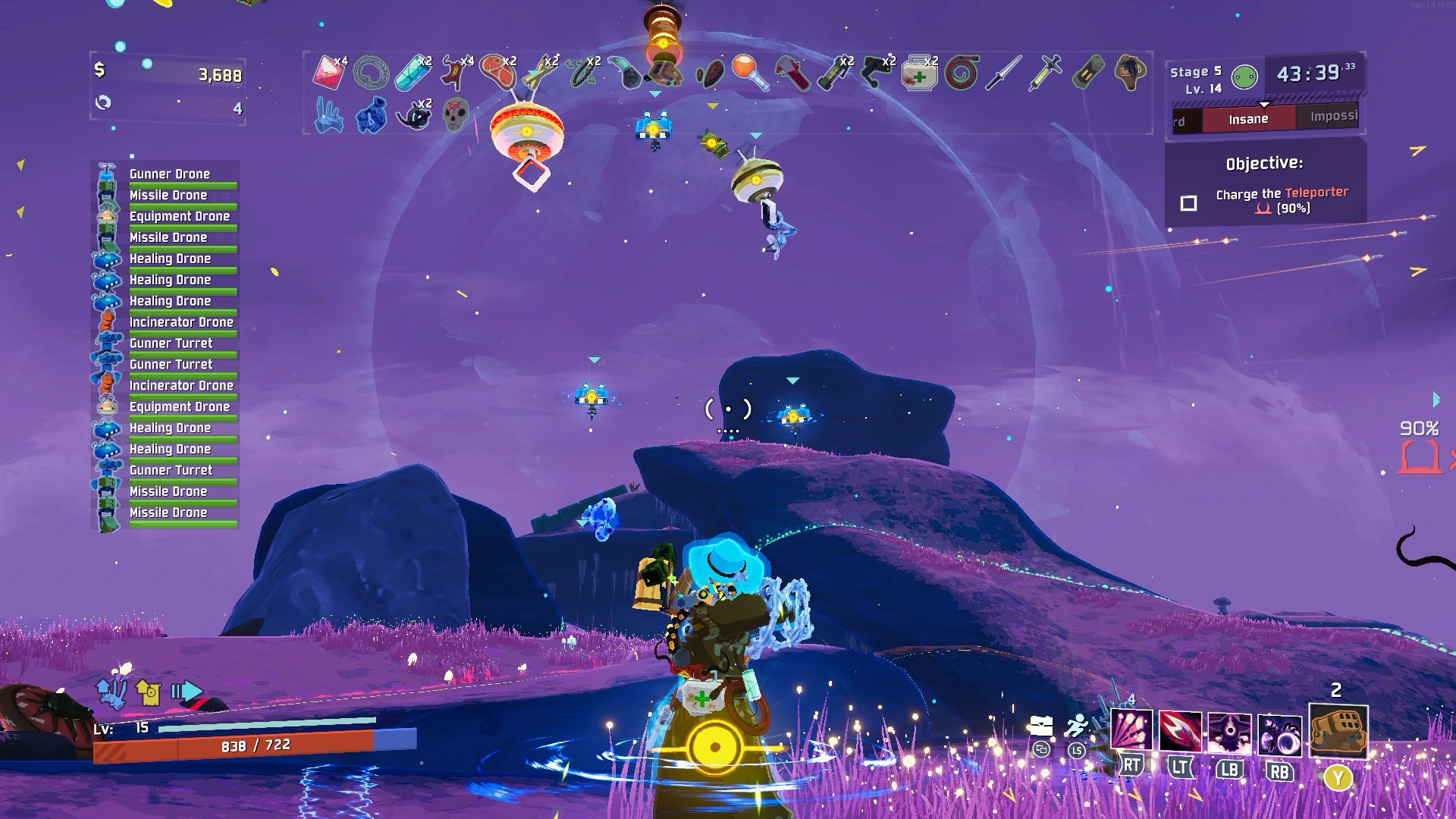Click the green monster stage icon
Image resolution: width=1456 pixels, height=819 pixels.
click(1244, 77)
